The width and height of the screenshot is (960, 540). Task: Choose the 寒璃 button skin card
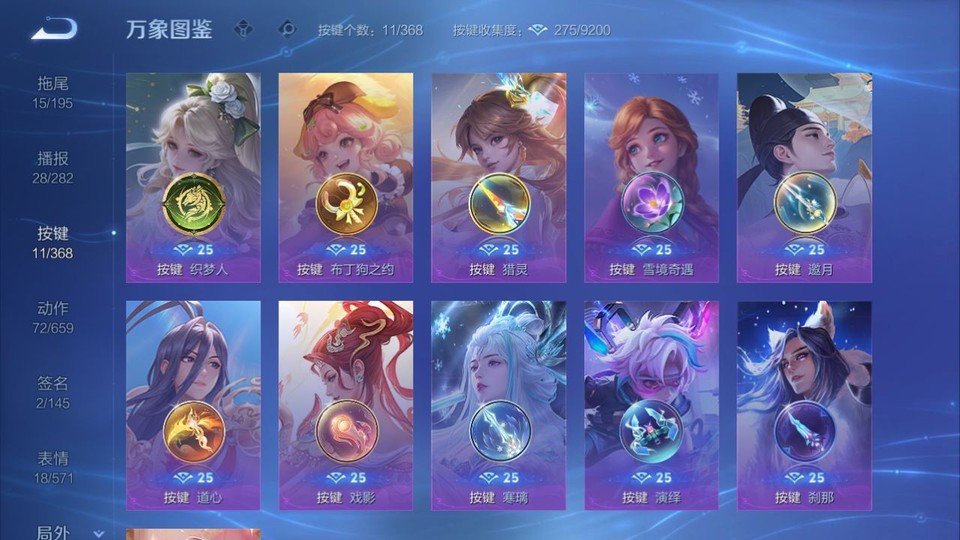coord(498,405)
